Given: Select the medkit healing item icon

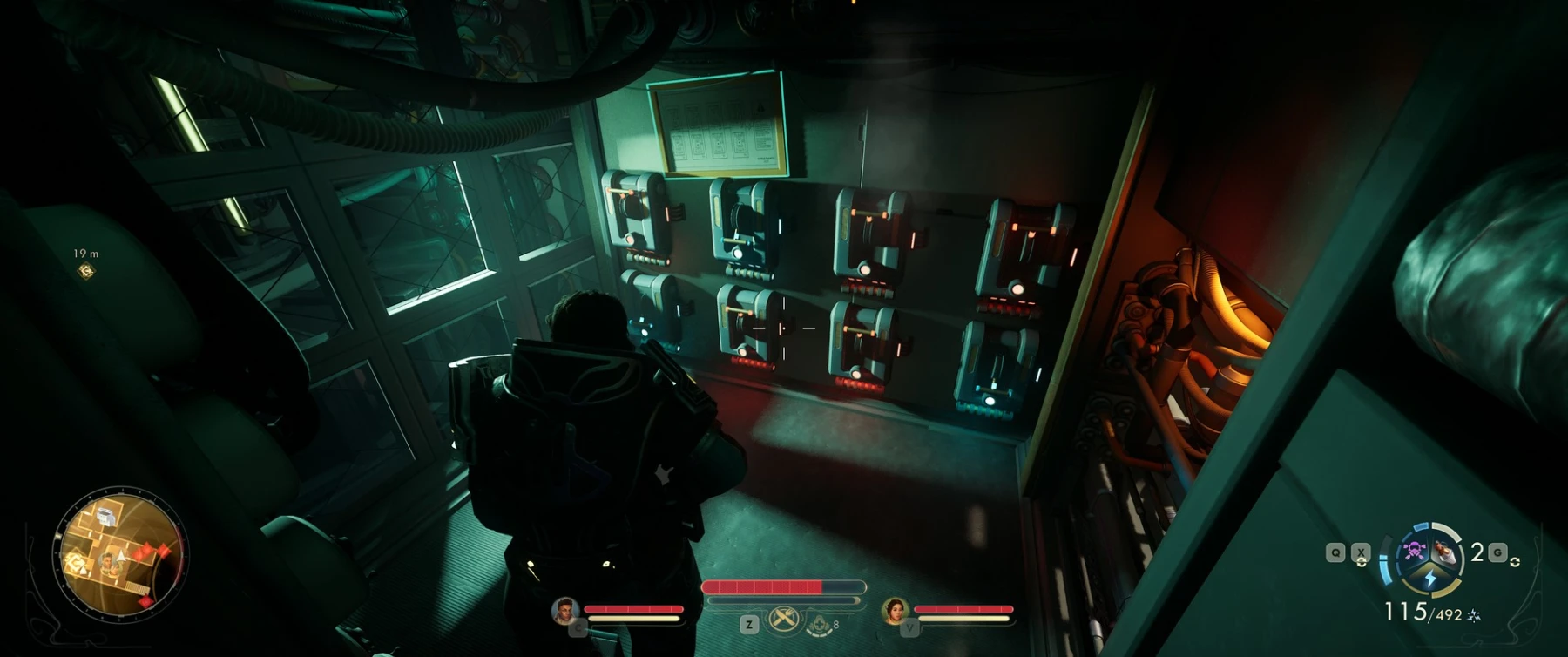Looking at the screenshot, I should (x=819, y=624).
